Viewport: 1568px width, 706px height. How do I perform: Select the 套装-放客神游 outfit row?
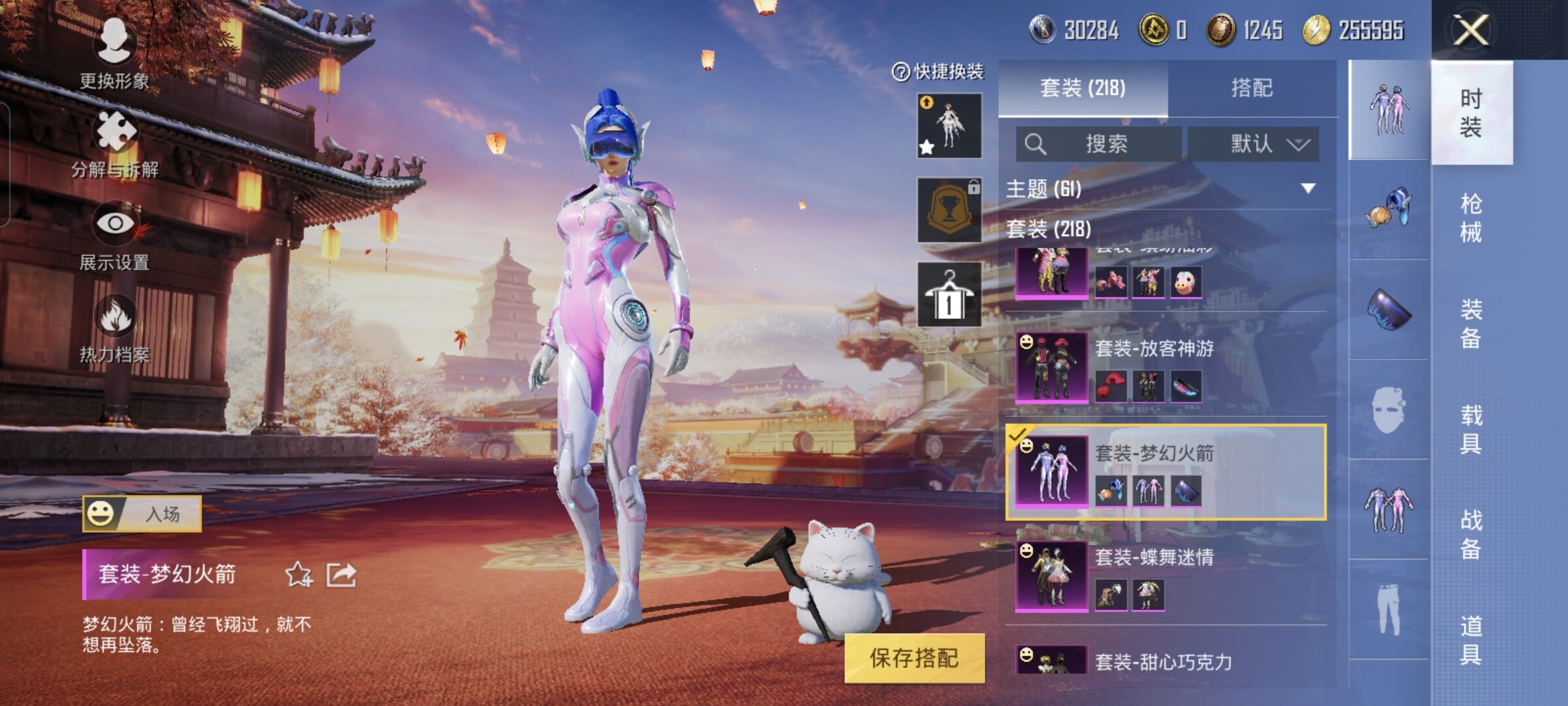[1167, 366]
